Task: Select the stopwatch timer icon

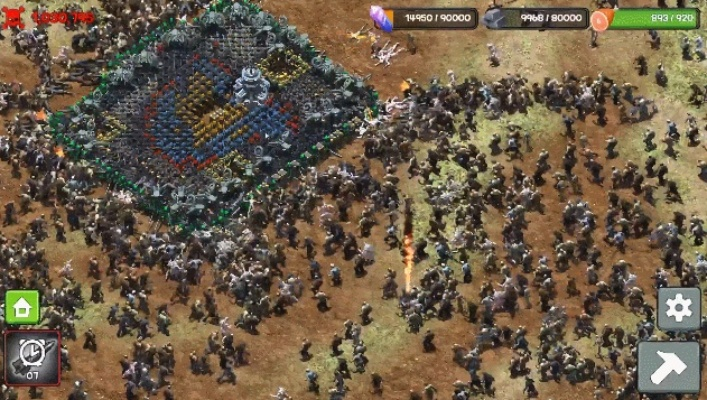Action: click(32, 357)
